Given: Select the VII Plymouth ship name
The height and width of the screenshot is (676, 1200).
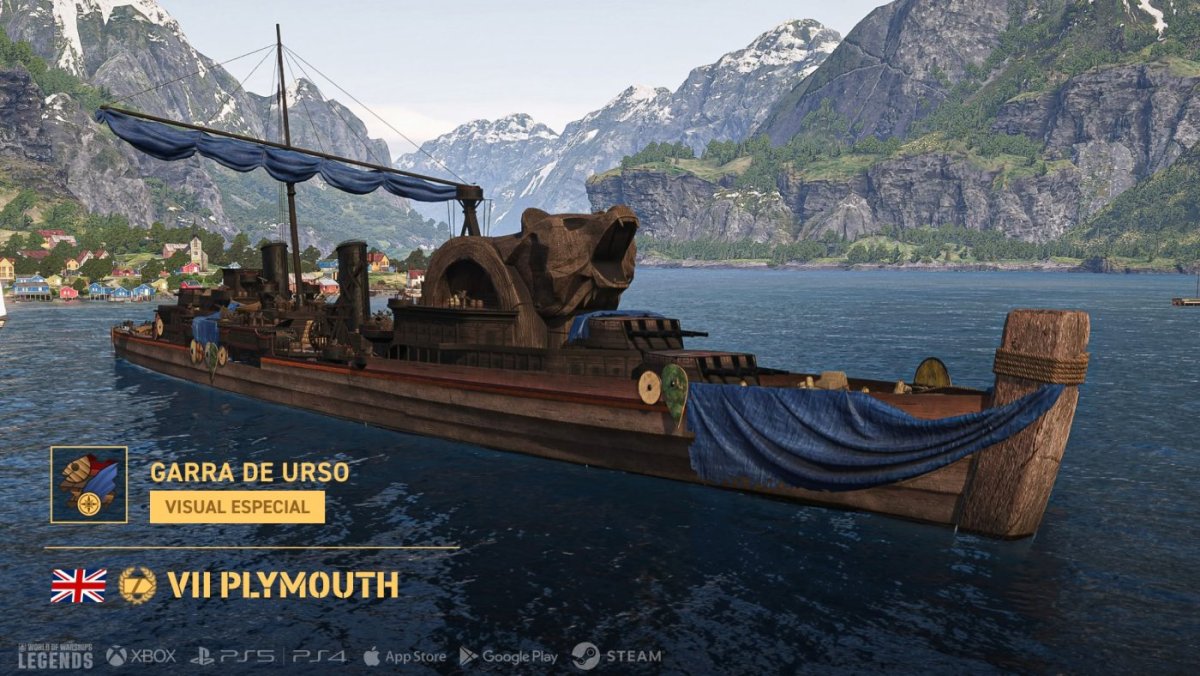Looking at the screenshot, I should 283,585.
